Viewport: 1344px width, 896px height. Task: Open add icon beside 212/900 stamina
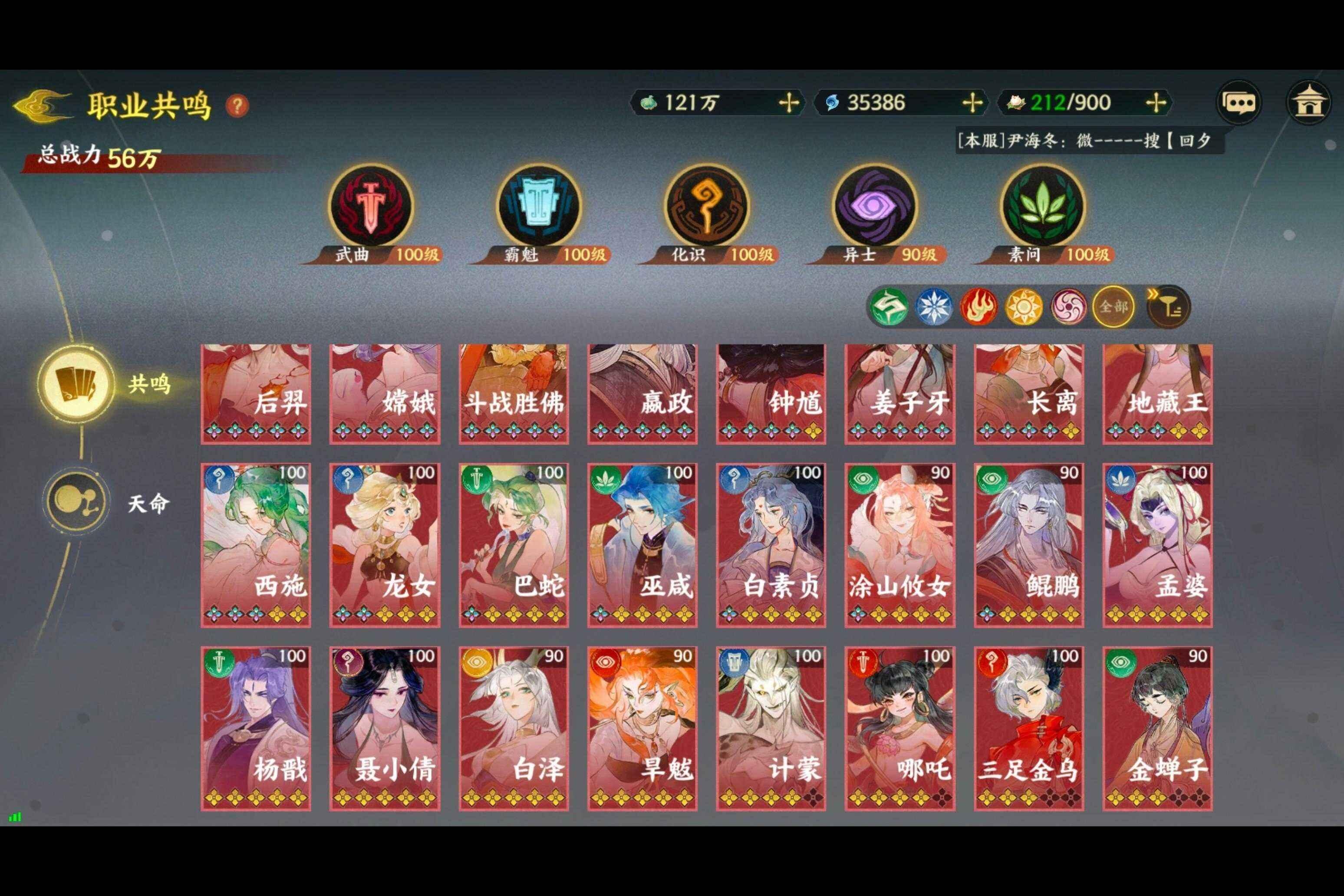click(x=1156, y=103)
